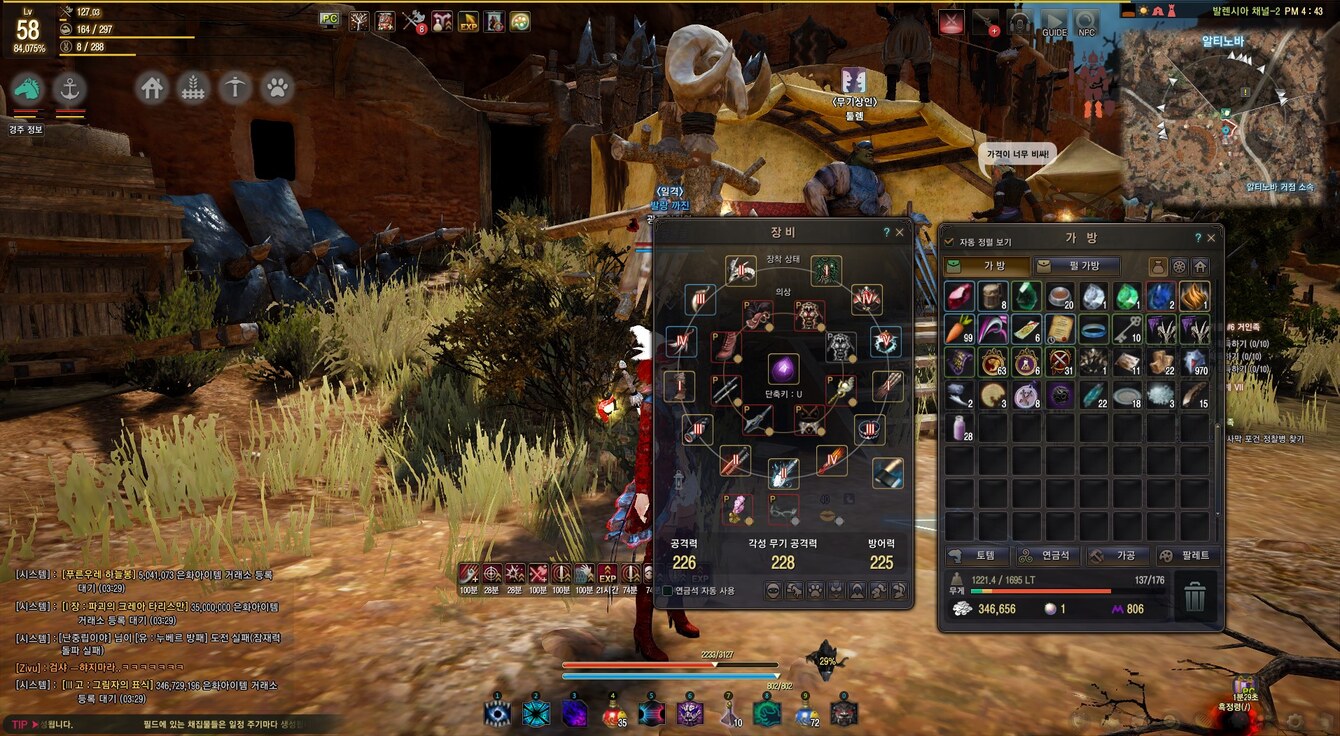Viewport: 1340px width, 736px height.
Task: Open the pet paw HUD icon
Action: click(277, 88)
